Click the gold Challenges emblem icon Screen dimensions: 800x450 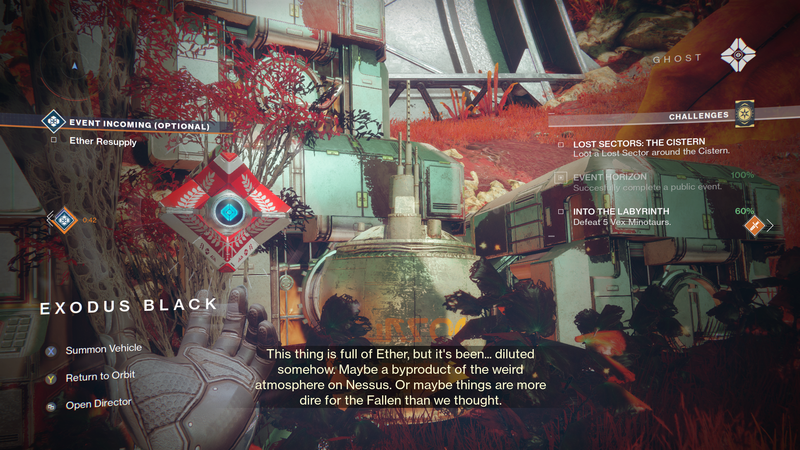(x=742, y=113)
